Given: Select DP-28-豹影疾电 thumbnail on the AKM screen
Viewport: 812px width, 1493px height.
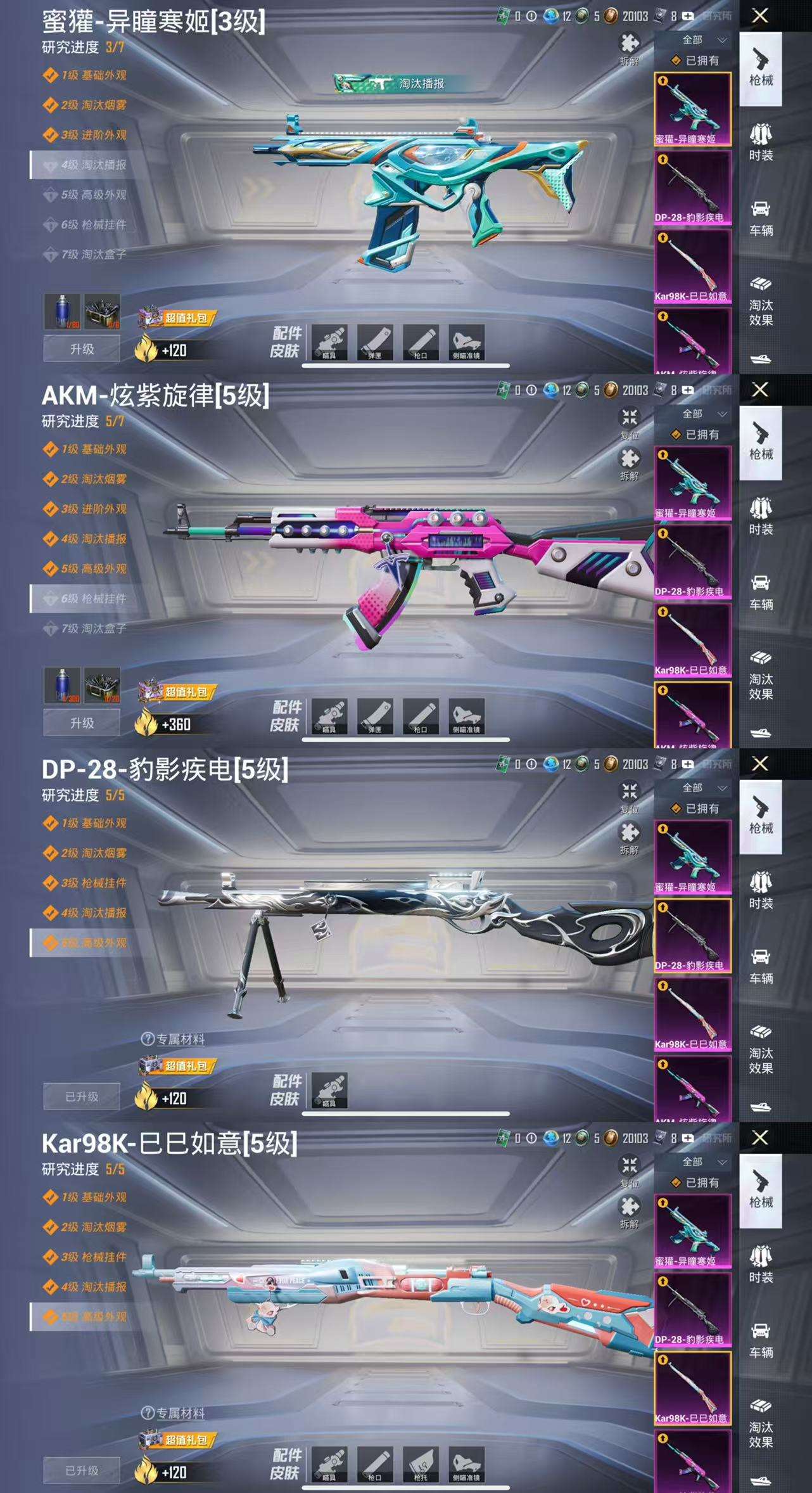Looking at the screenshot, I should pos(692,560).
